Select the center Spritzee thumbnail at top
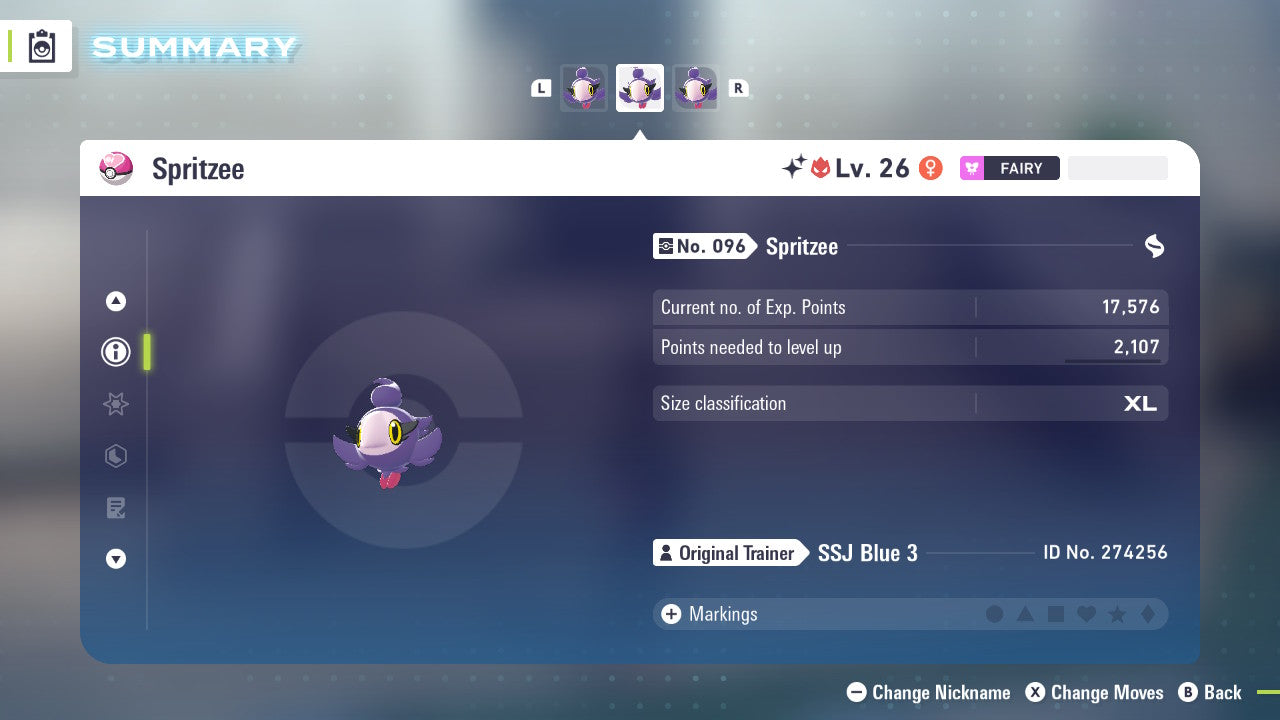1280x720 pixels. tap(640, 88)
